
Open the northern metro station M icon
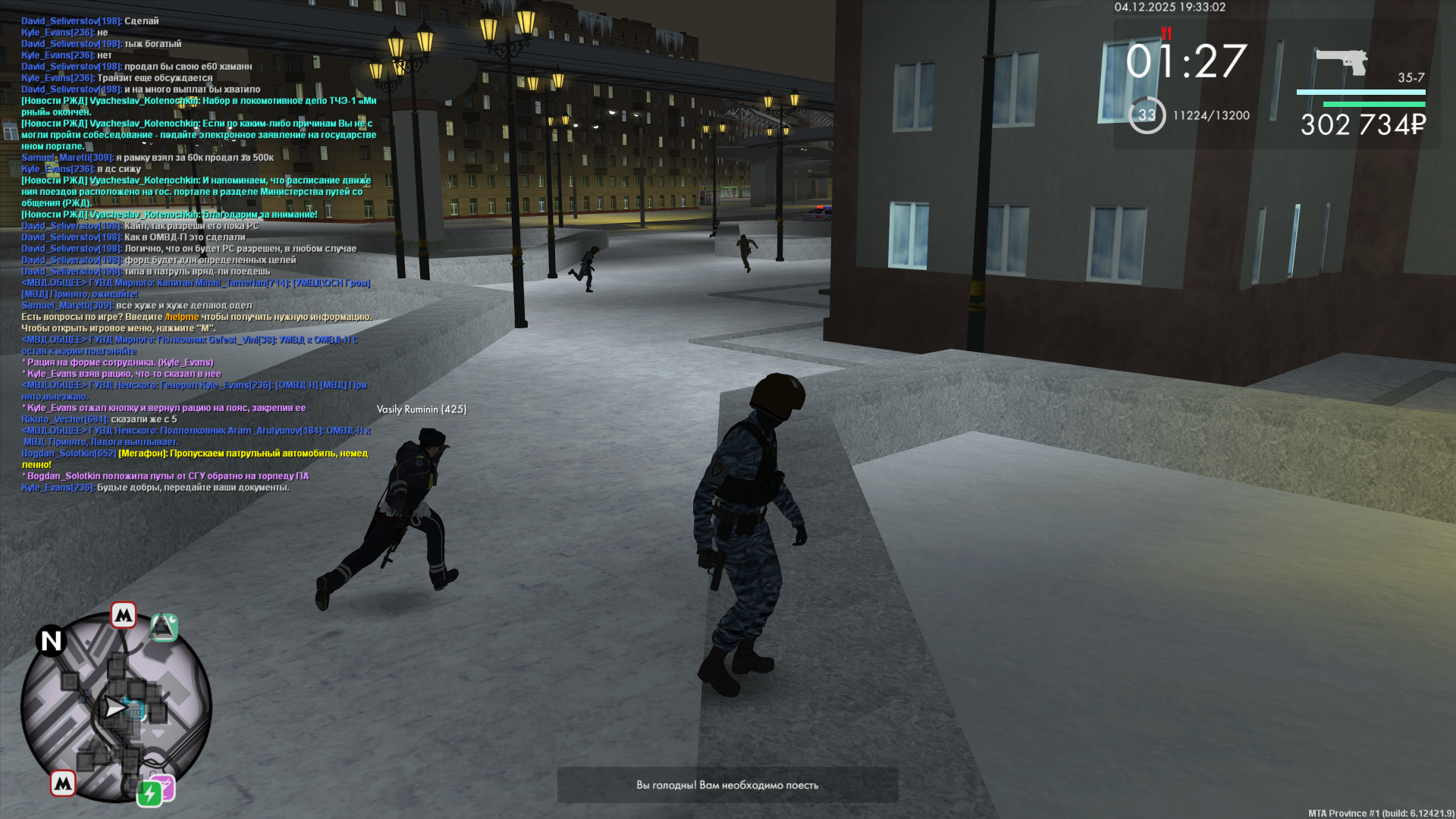[x=124, y=616]
